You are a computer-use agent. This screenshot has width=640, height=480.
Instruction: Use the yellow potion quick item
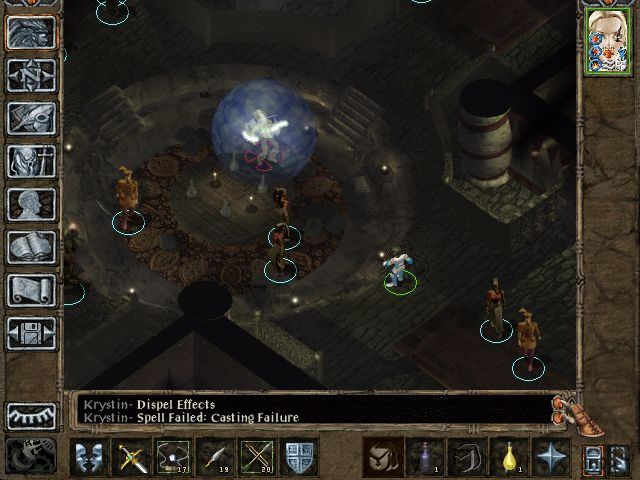pyautogui.click(x=510, y=457)
